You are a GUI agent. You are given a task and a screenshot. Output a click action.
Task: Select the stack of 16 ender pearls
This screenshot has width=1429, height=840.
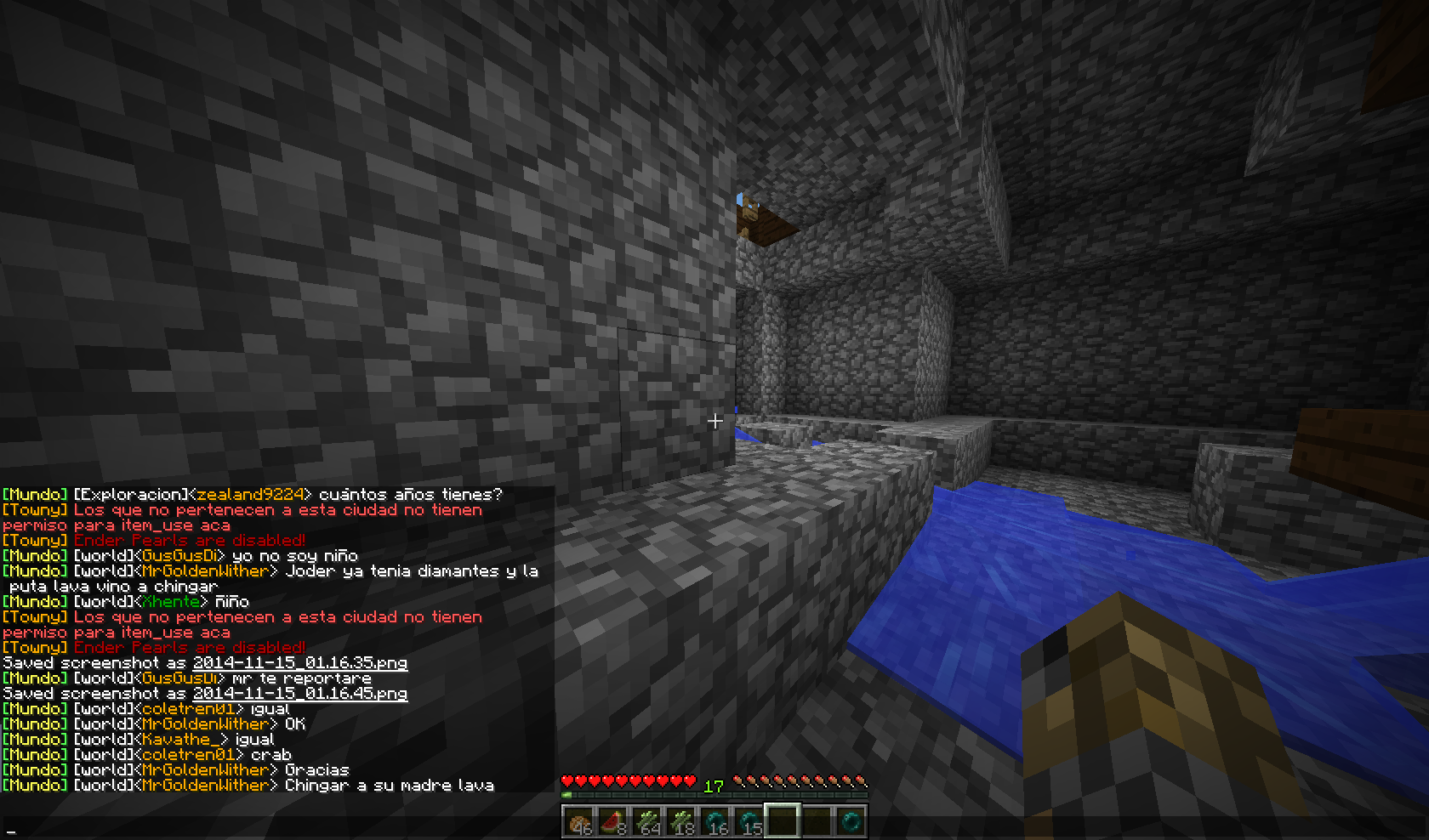(714, 821)
